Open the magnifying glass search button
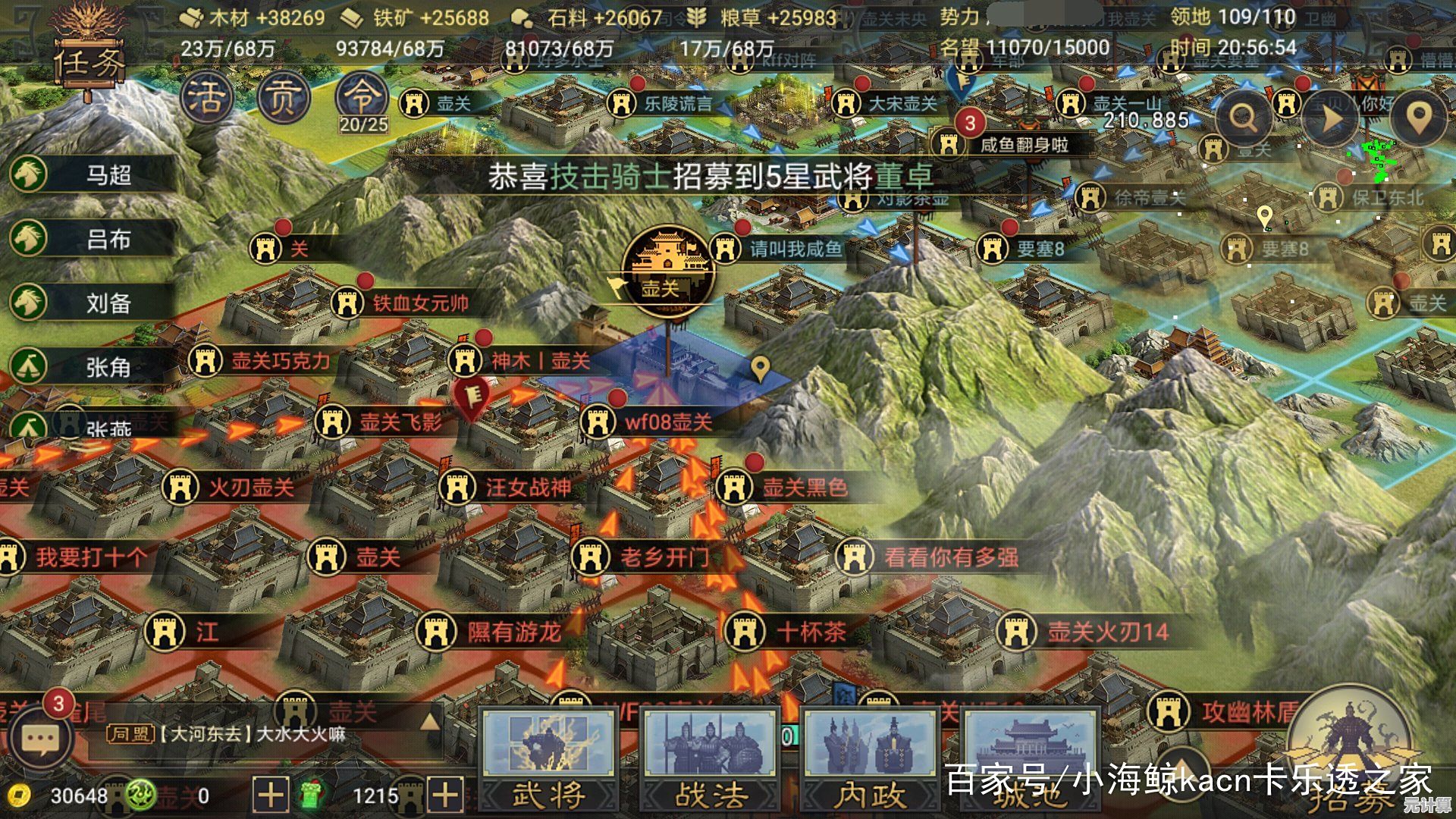1456x819 pixels. pyautogui.click(x=1243, y=118)
